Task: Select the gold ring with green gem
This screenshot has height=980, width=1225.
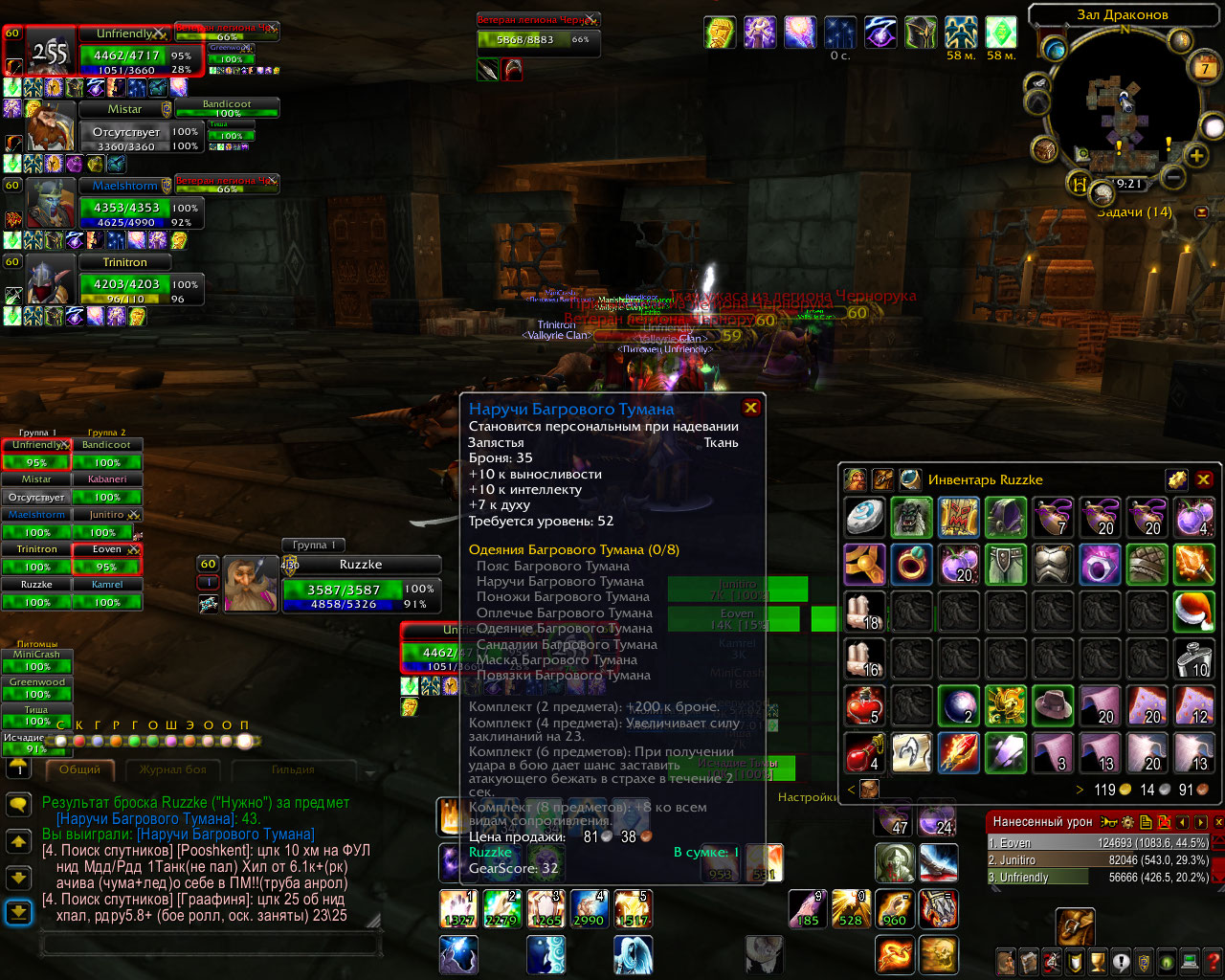Action: point(911,564)
